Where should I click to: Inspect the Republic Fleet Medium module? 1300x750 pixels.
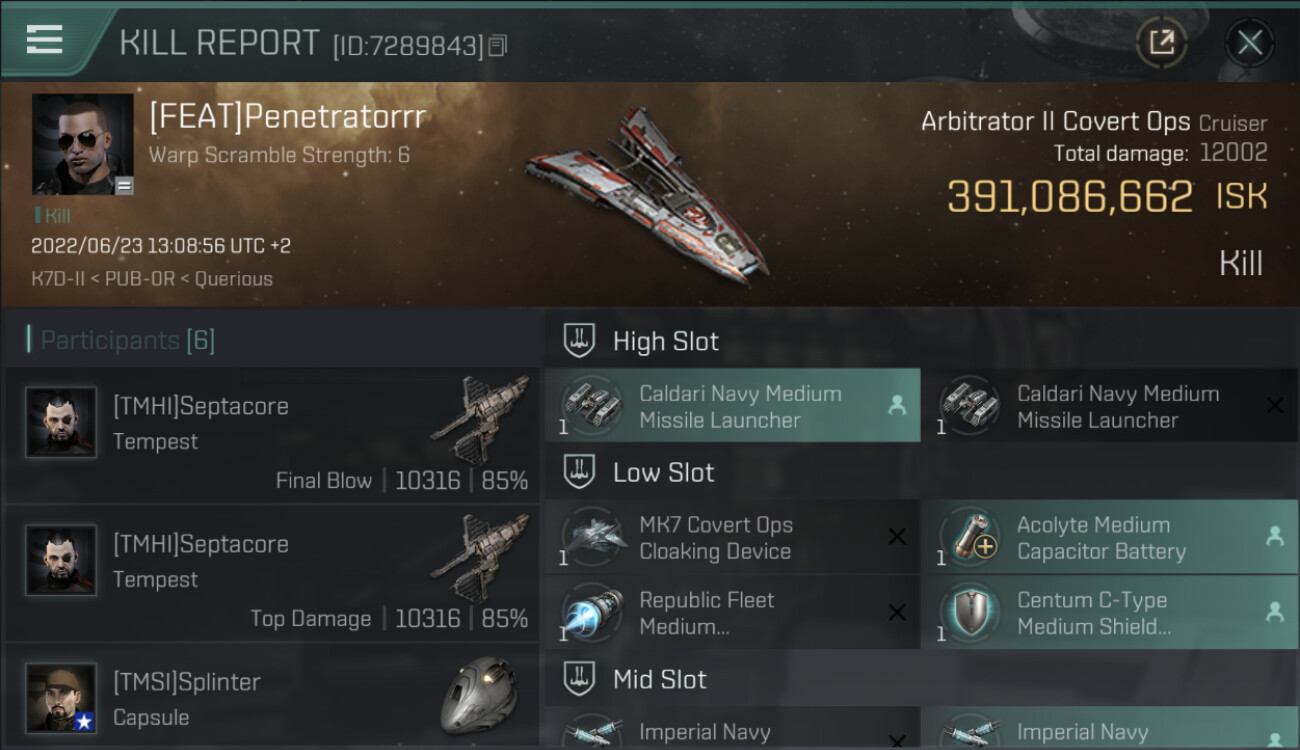[x=732, y=613]
